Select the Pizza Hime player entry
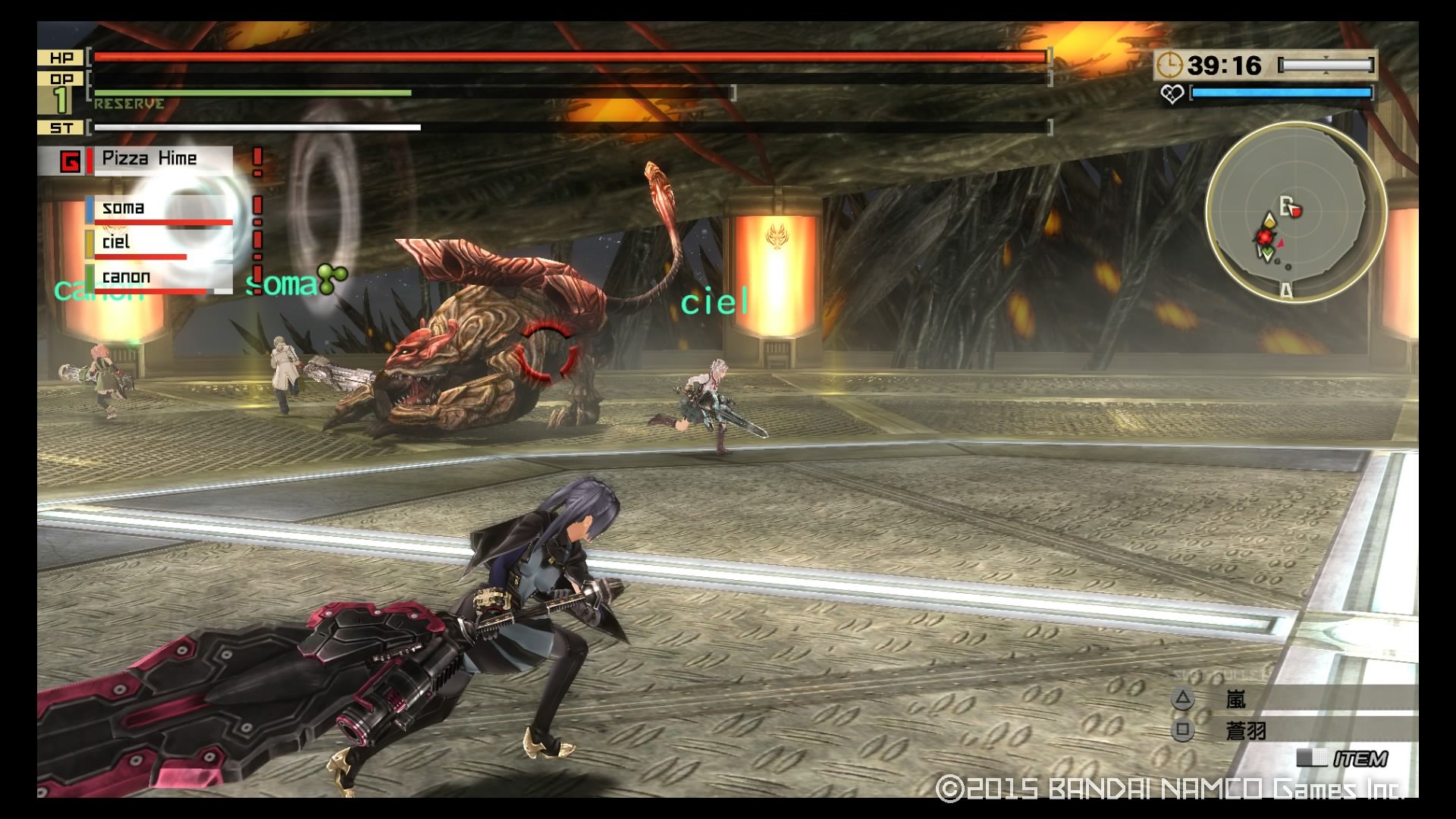Viewport: 1456px width, 819px height. (x=149, y=159)
